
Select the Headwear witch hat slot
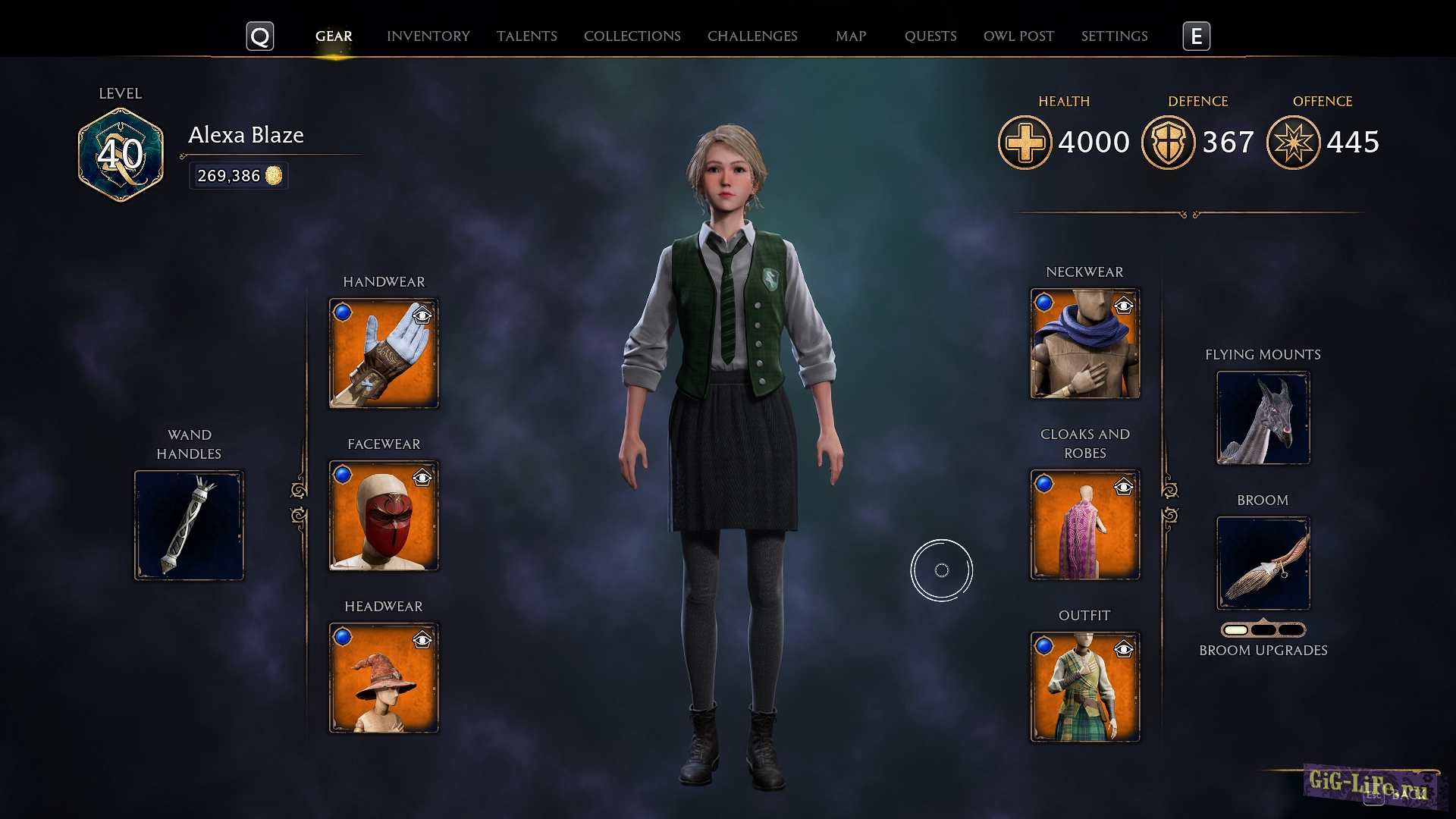tap(383, 677)
